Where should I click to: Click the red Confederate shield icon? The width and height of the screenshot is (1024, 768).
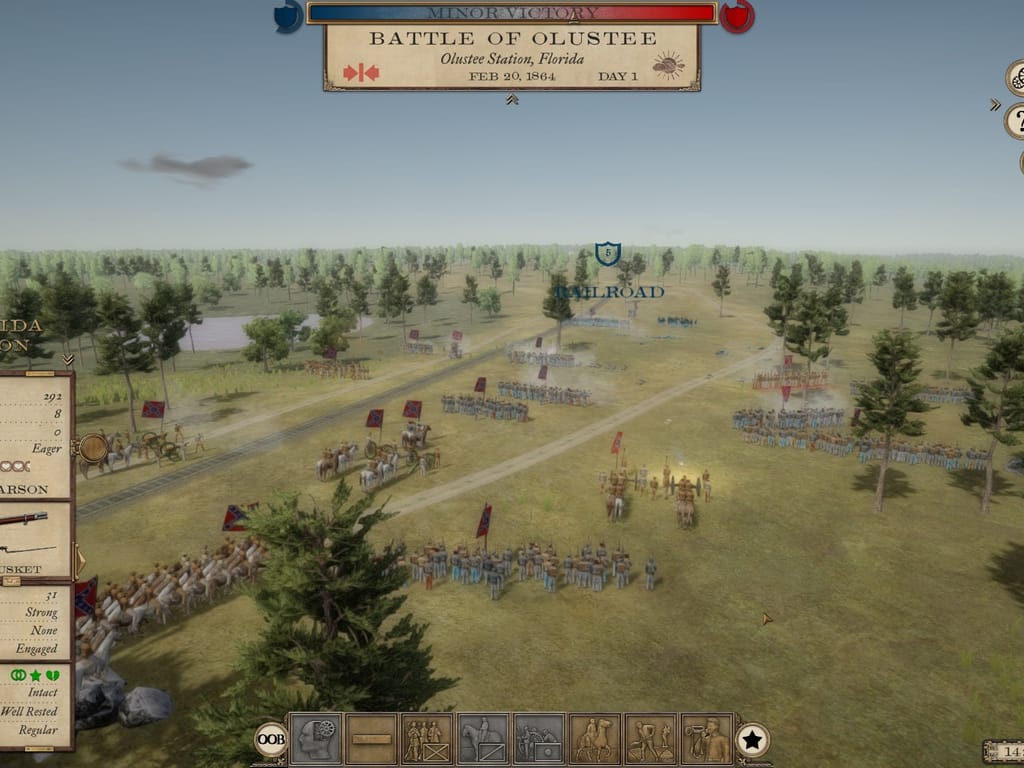point(737,16)
